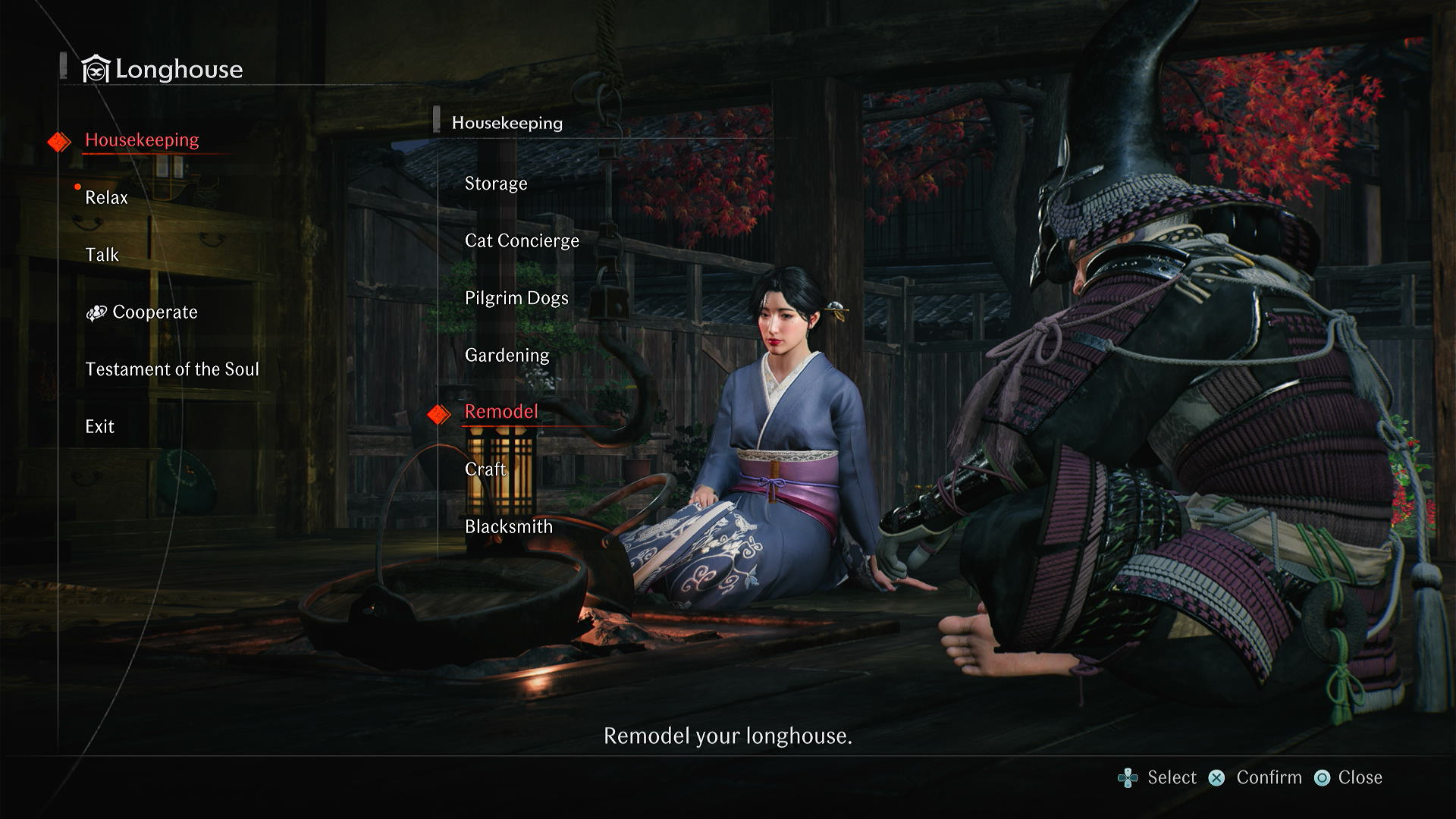Screen dimensions: 1456x819
Task: Open the Talk option
Action: tap(102, 255)
